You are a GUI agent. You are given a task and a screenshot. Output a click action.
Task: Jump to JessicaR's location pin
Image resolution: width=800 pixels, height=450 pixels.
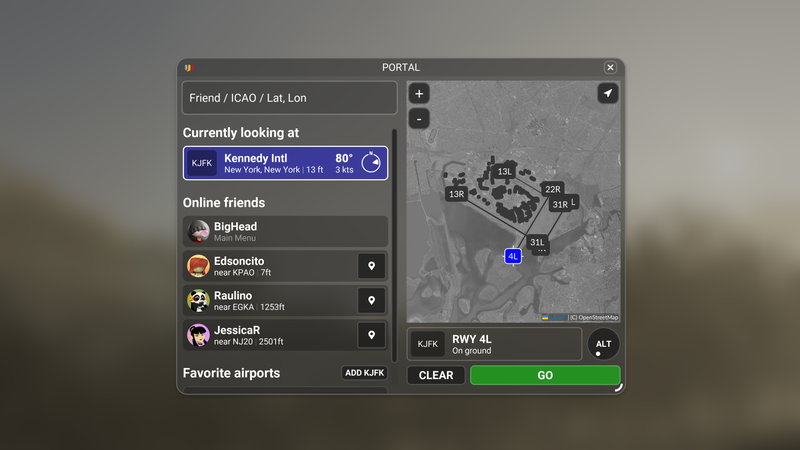pyautogui.click(x=371, y=335)
